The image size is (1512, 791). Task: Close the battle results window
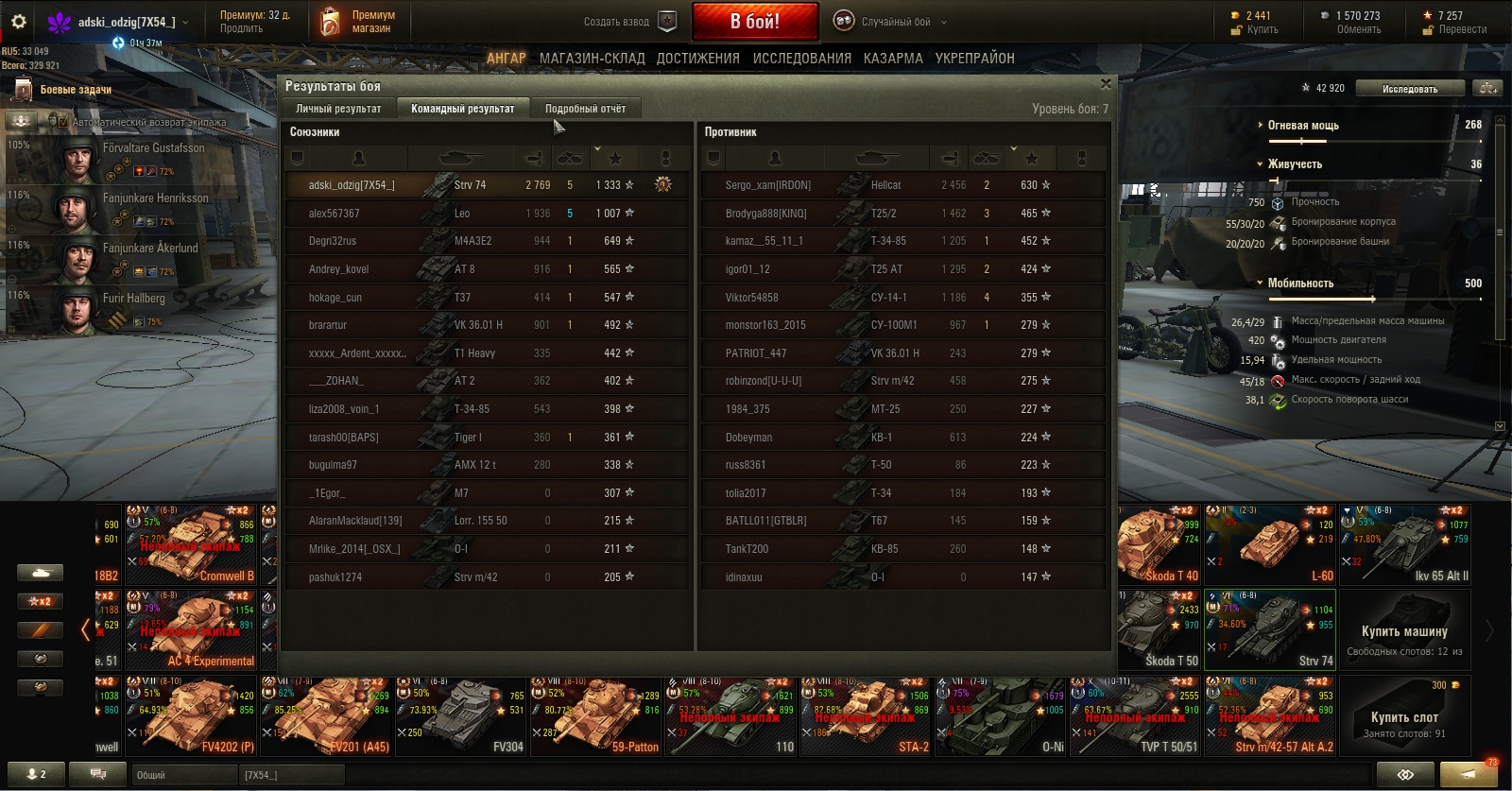1106,84
